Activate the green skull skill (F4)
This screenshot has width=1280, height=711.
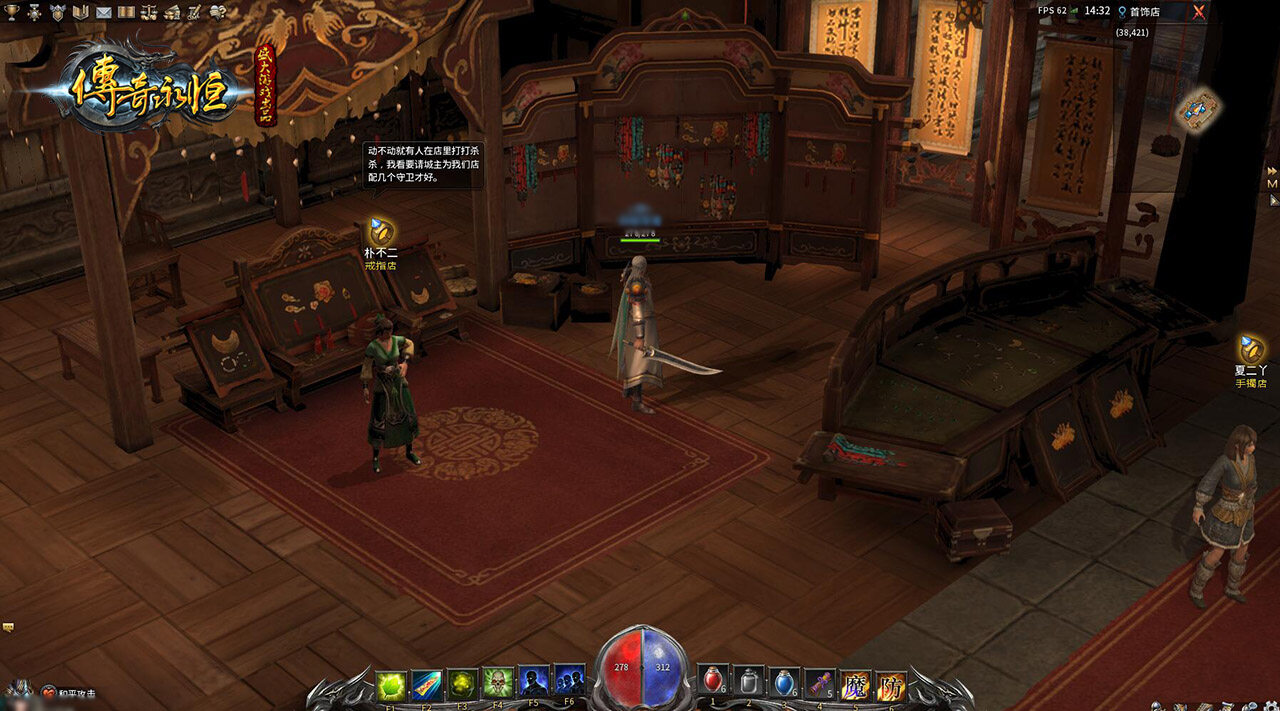pyautogui.click(x=498, y=684)
